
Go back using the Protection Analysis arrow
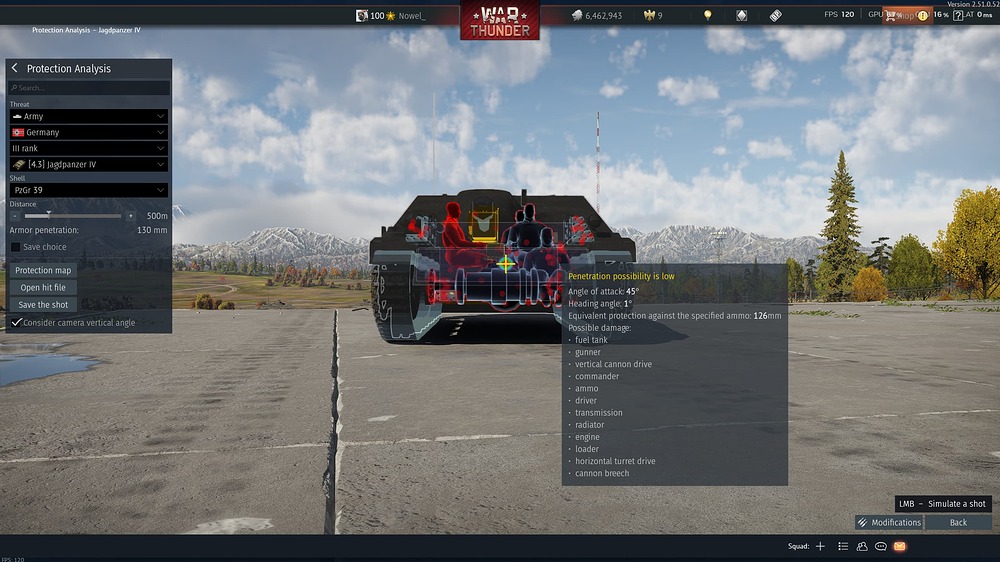tap(15, 69)
